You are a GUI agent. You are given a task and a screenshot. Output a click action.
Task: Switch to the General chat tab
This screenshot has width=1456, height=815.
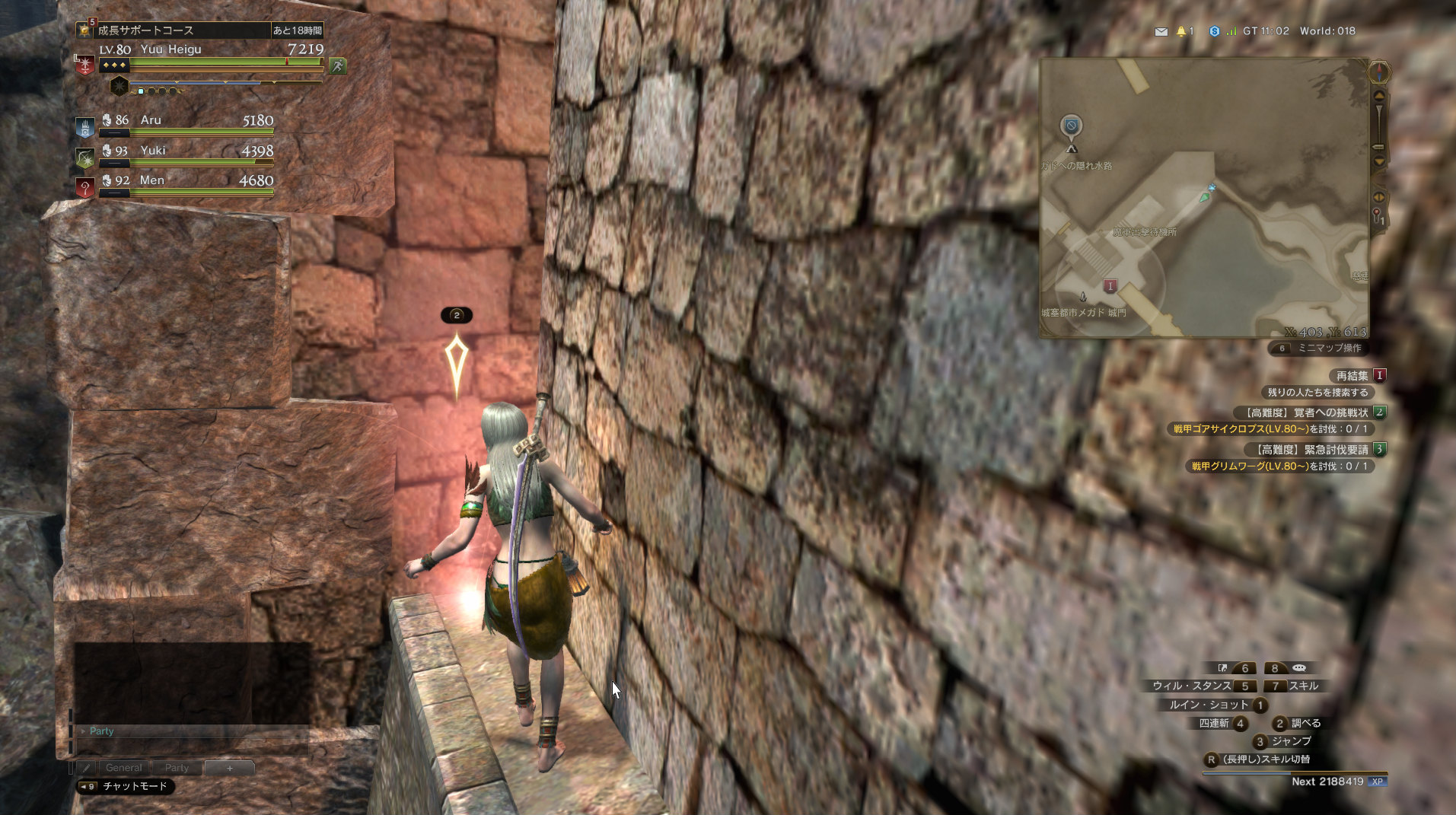pos(123,768)
